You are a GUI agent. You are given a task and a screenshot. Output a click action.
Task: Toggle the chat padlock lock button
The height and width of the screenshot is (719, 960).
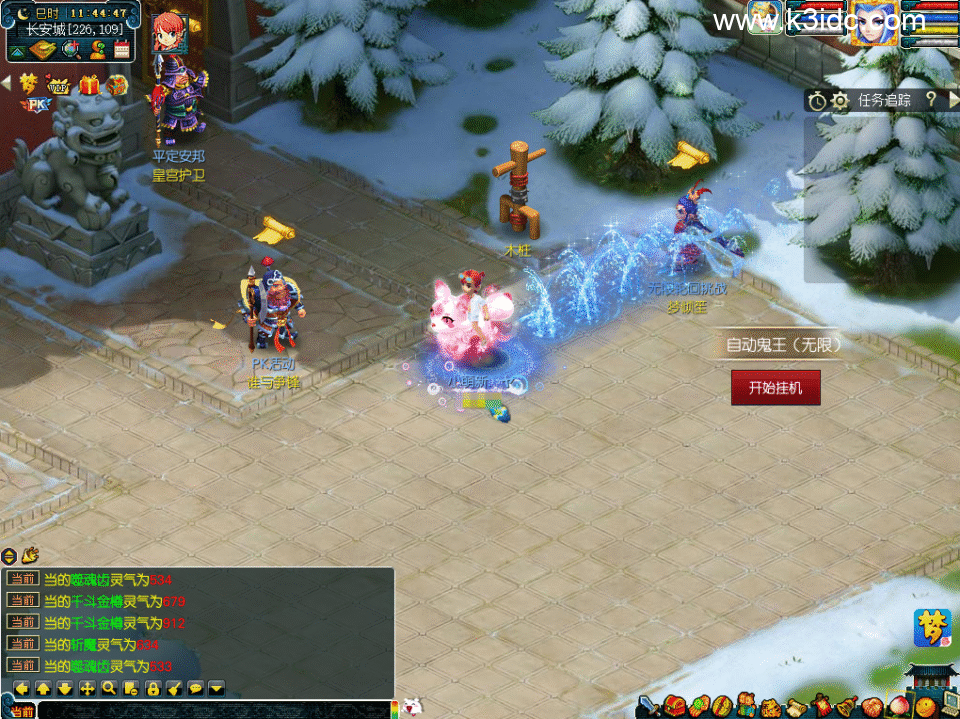(152, 688)
